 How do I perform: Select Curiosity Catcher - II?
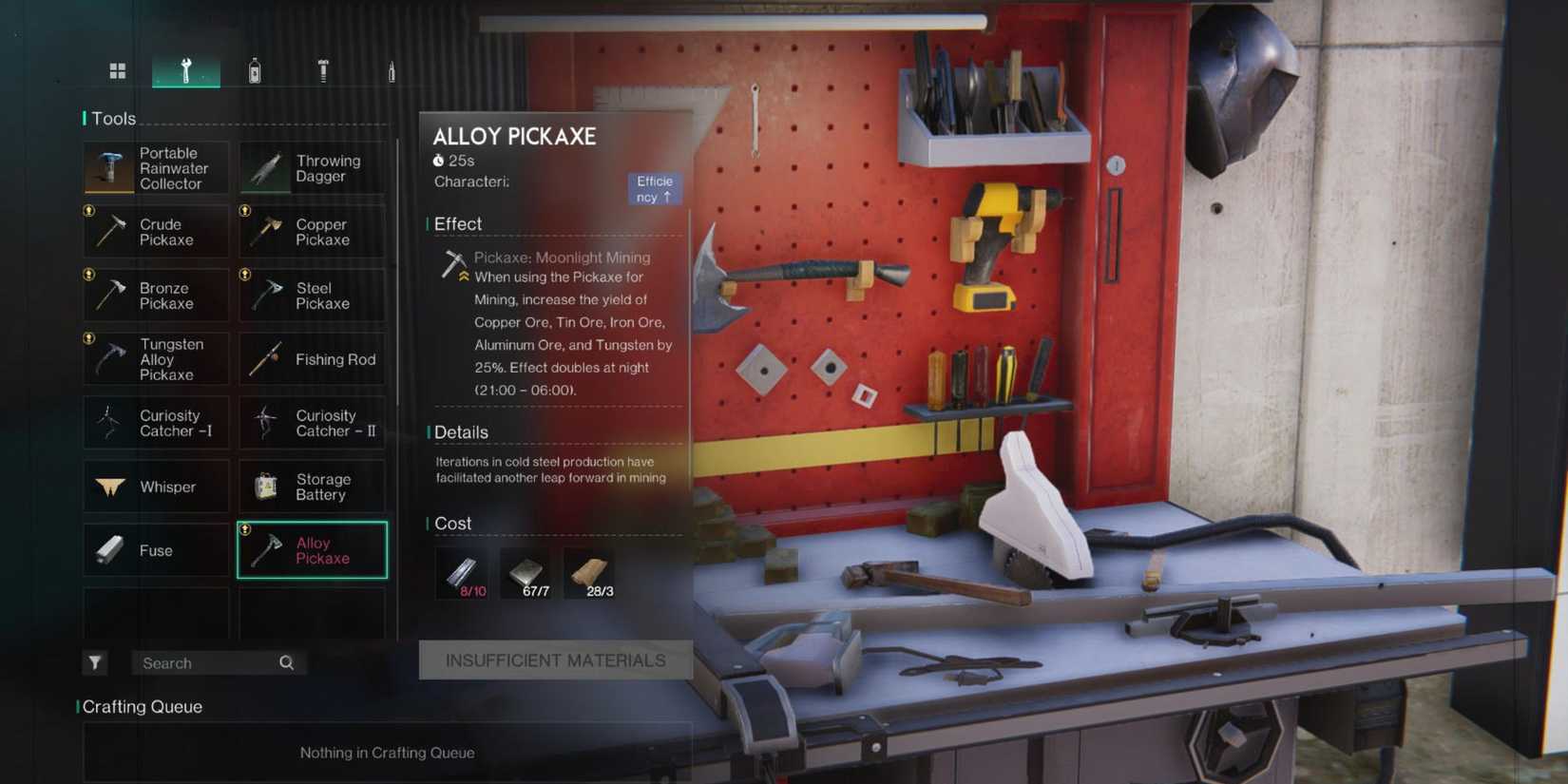312,423
